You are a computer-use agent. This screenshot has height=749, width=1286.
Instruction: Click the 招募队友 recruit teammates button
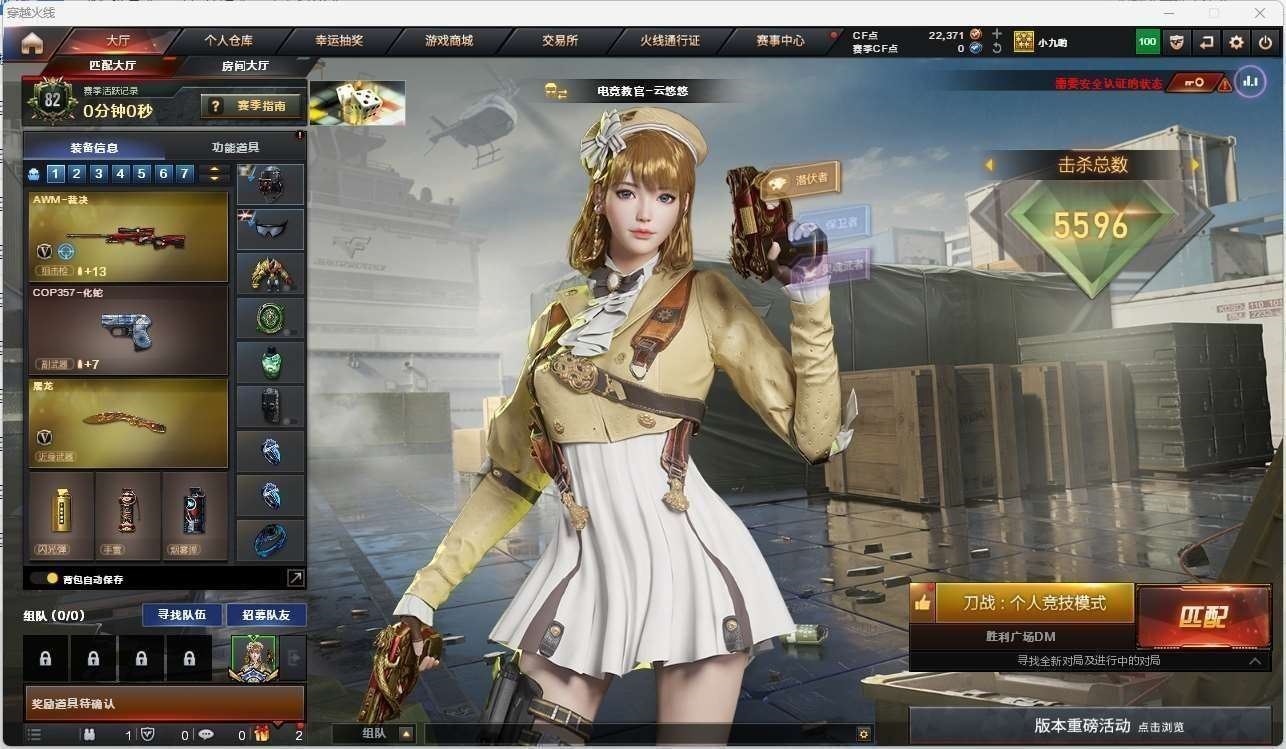(x=266, y=614)
